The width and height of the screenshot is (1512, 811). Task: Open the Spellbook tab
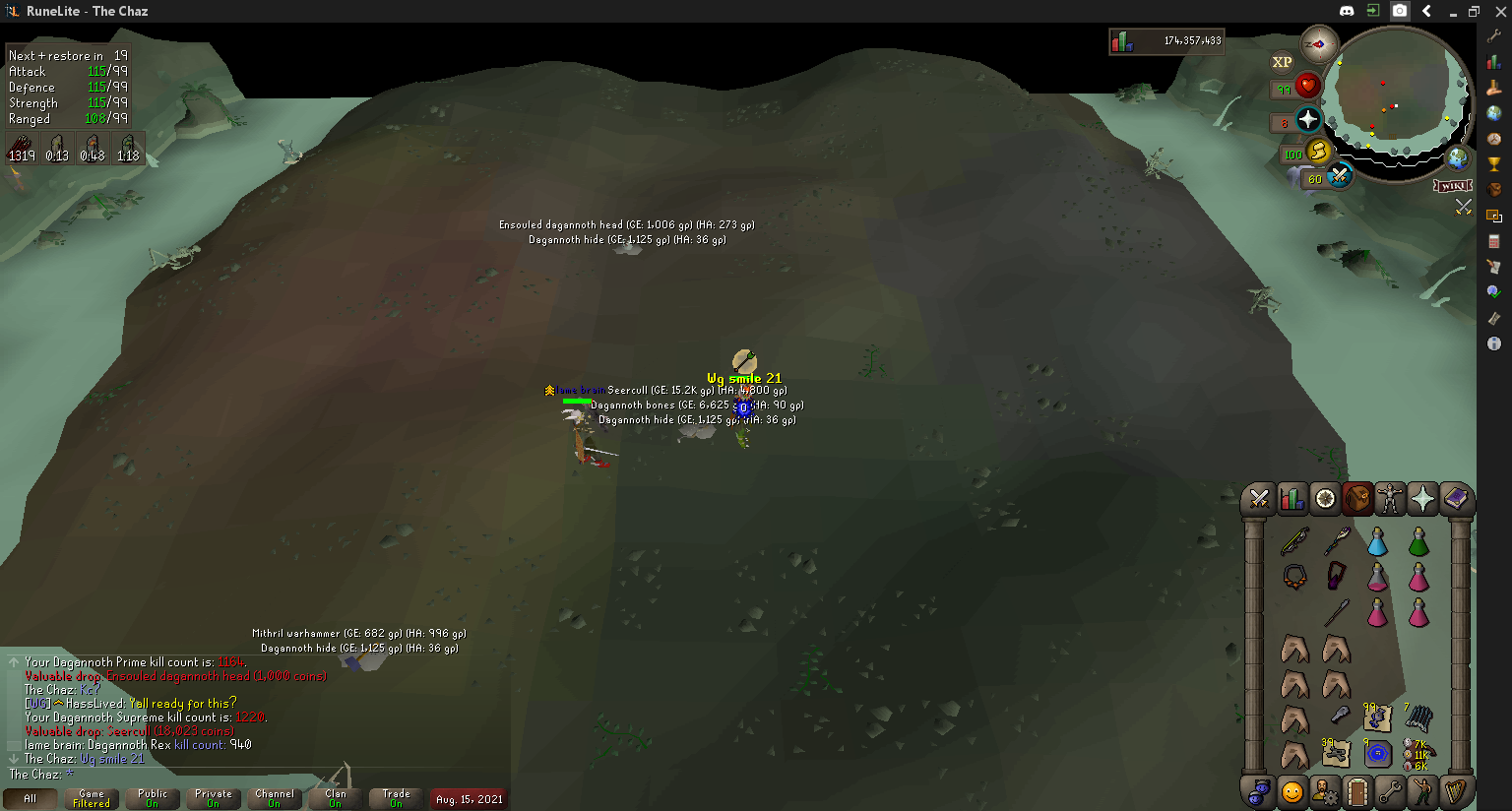[x=1455, y=499]
